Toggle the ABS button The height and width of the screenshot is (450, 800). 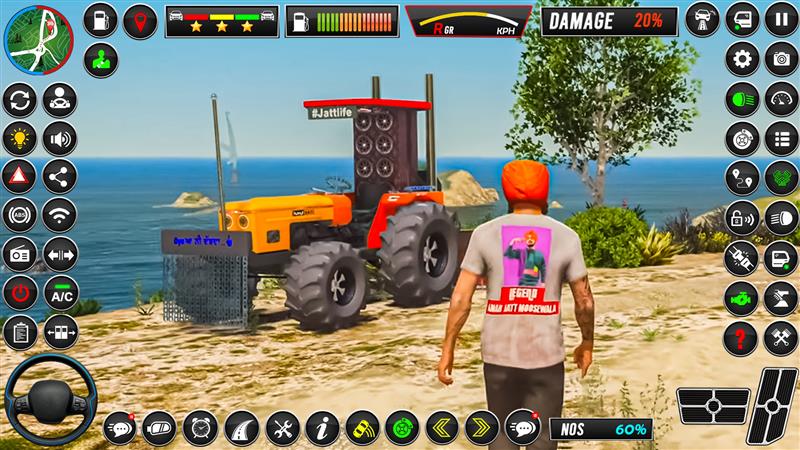pyautogui.click(x=19, y=215)
